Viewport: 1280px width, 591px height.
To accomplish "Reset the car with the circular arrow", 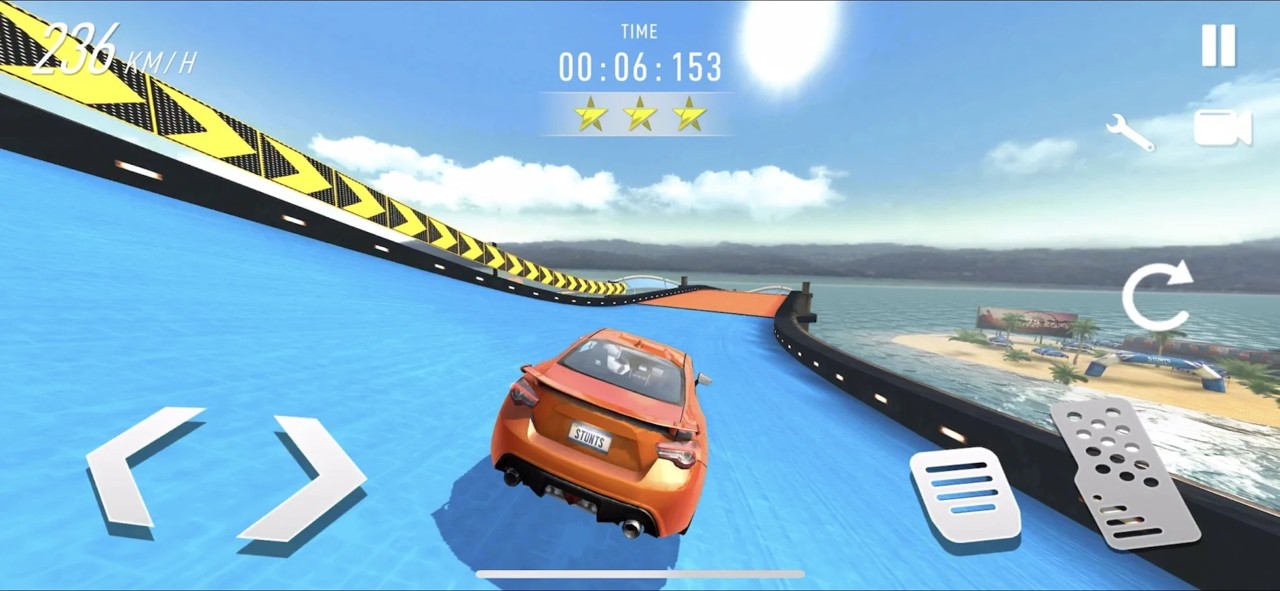I will [1156, 296].
